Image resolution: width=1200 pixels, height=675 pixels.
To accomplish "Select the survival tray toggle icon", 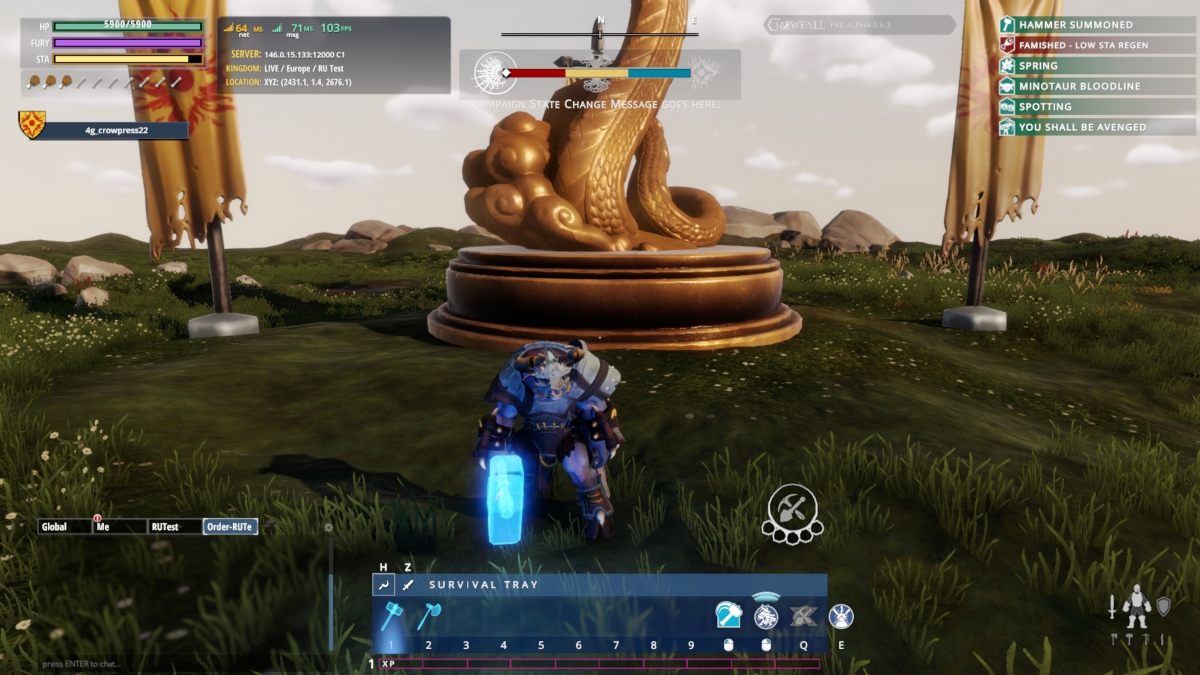I will (383, 585).
